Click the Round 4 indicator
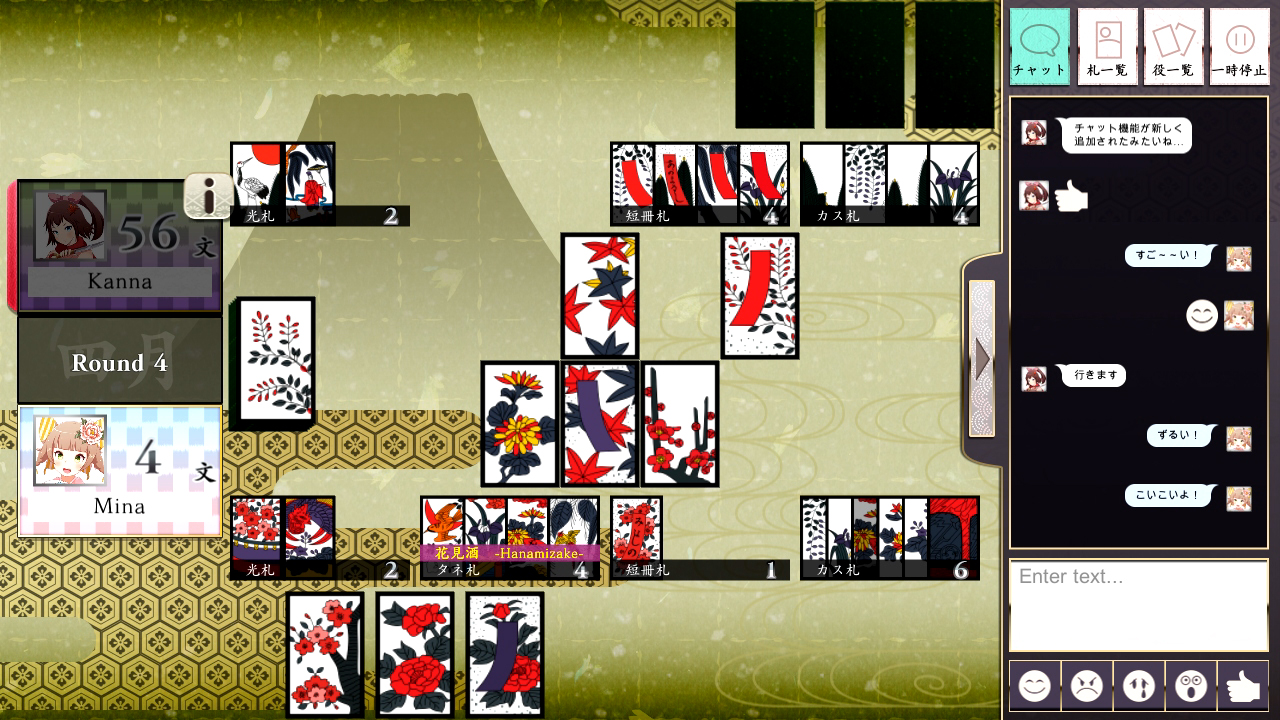Viewport: 1280px width, 720px height. (119, 361)
